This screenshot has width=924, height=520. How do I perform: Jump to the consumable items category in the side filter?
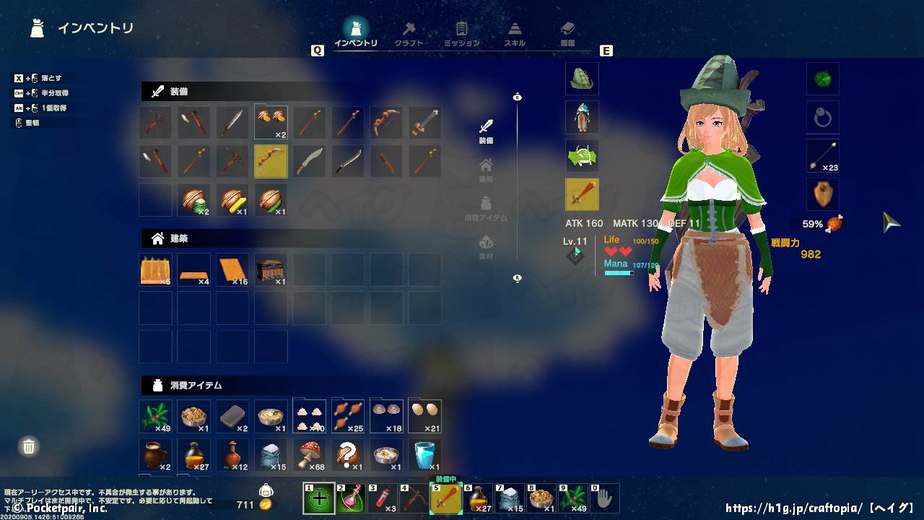(486, 207)
